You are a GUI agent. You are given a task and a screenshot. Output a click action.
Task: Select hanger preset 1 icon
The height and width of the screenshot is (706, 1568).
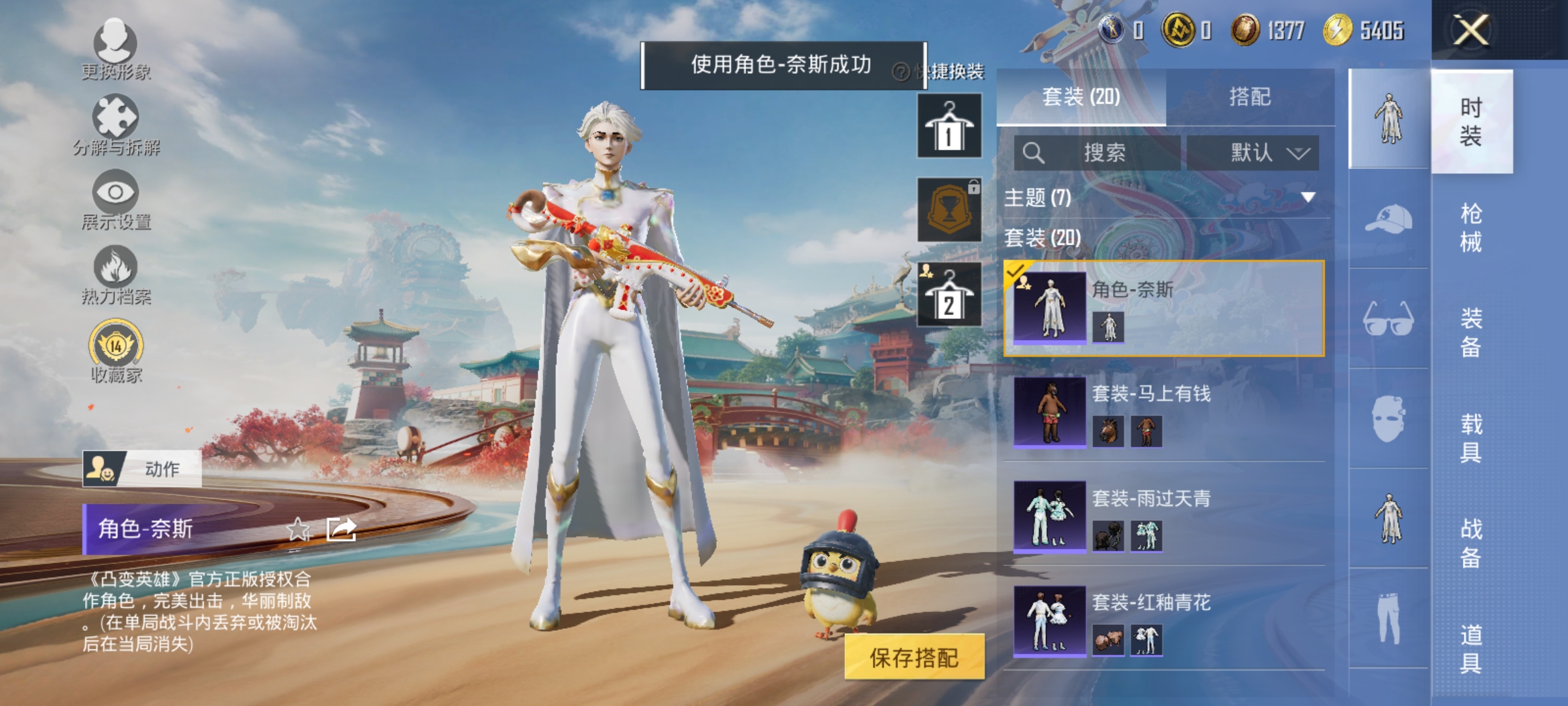point(949,124)
